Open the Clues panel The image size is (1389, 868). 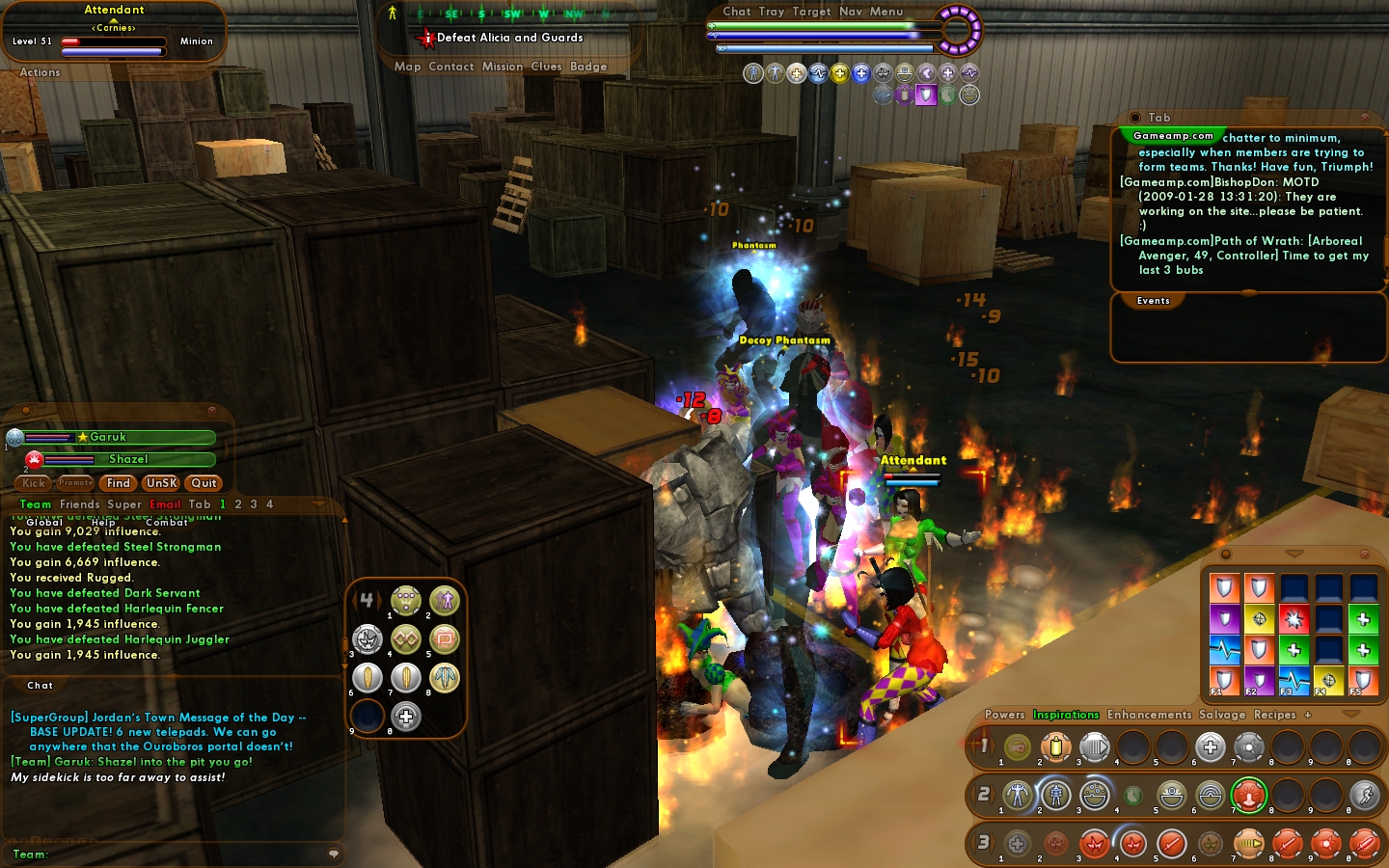click(546, 67)
